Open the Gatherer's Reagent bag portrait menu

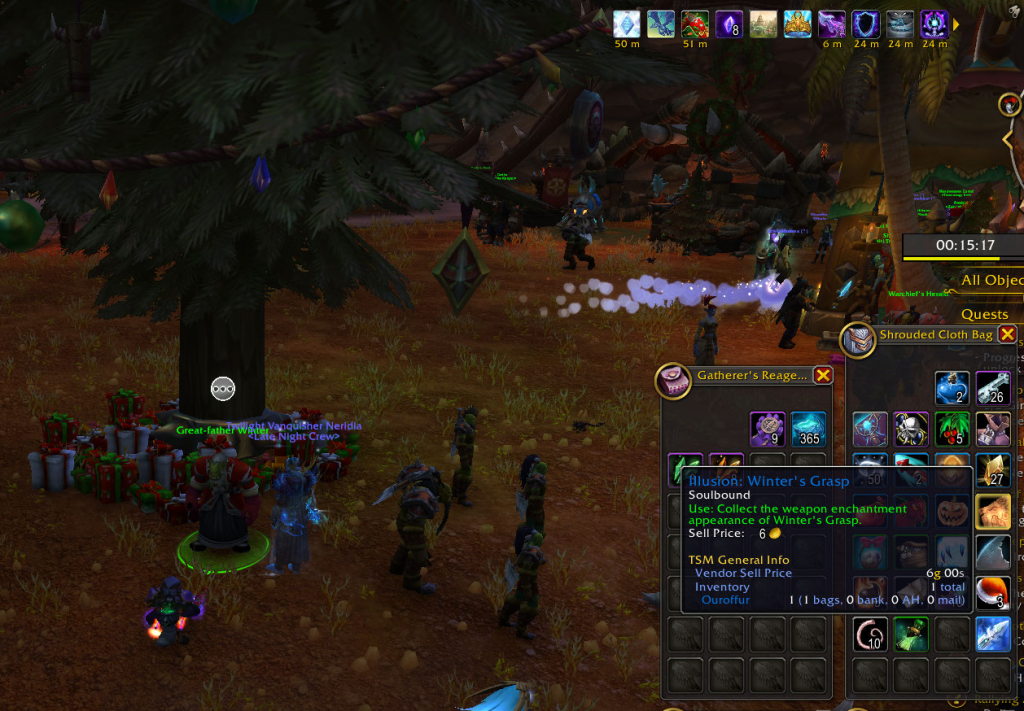click(x=672, y=380)
